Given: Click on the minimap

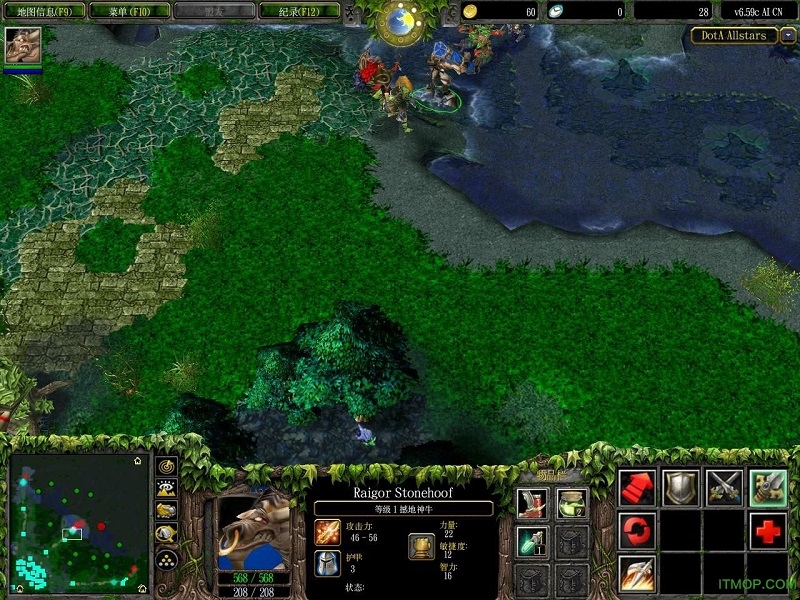Looking at the screenshot, I should tap(78, 522).
